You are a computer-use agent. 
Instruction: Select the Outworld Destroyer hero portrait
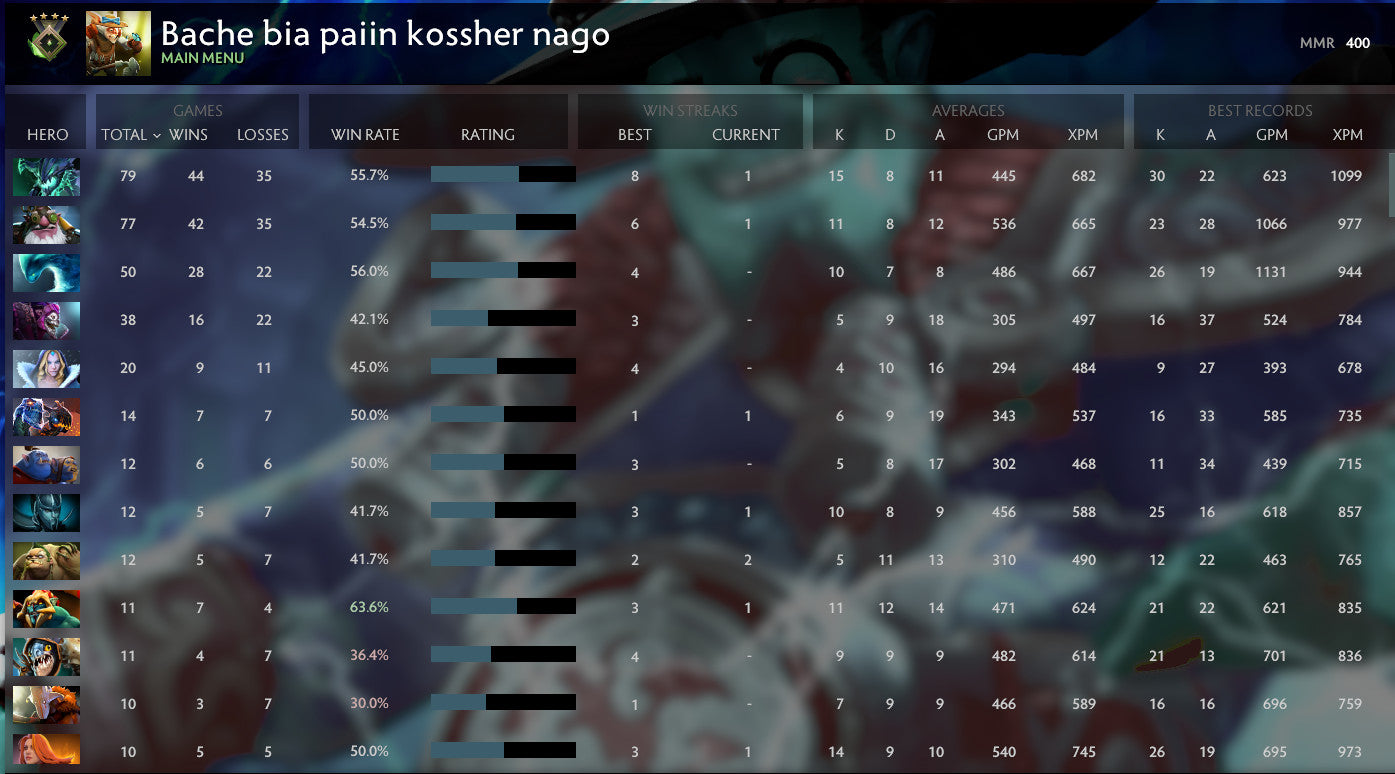tap(45, 175)
